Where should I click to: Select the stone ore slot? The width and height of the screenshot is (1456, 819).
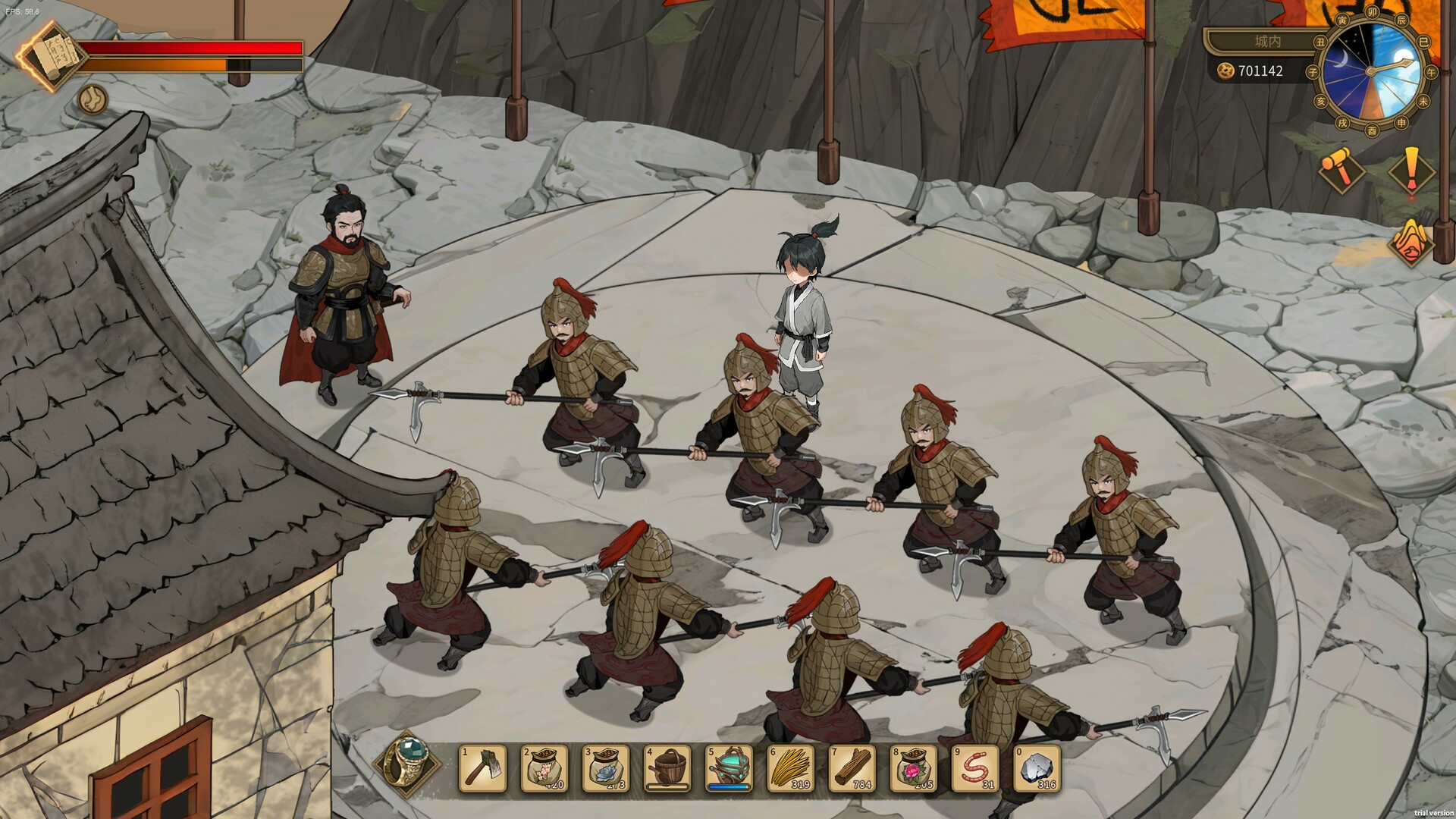(x=1036, y=768)
